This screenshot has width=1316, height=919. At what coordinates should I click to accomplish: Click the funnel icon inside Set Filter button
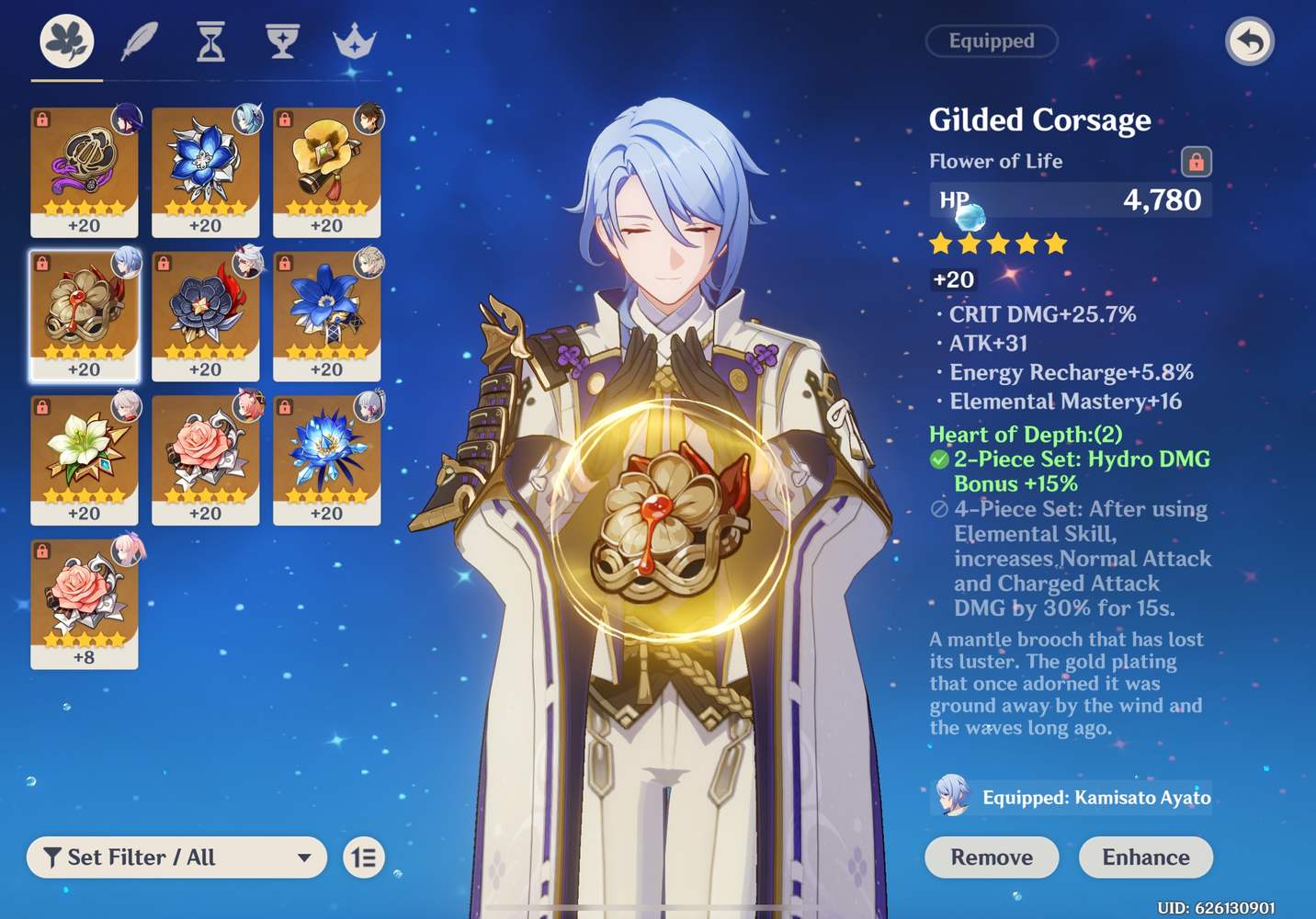click(x=52, y=857)
